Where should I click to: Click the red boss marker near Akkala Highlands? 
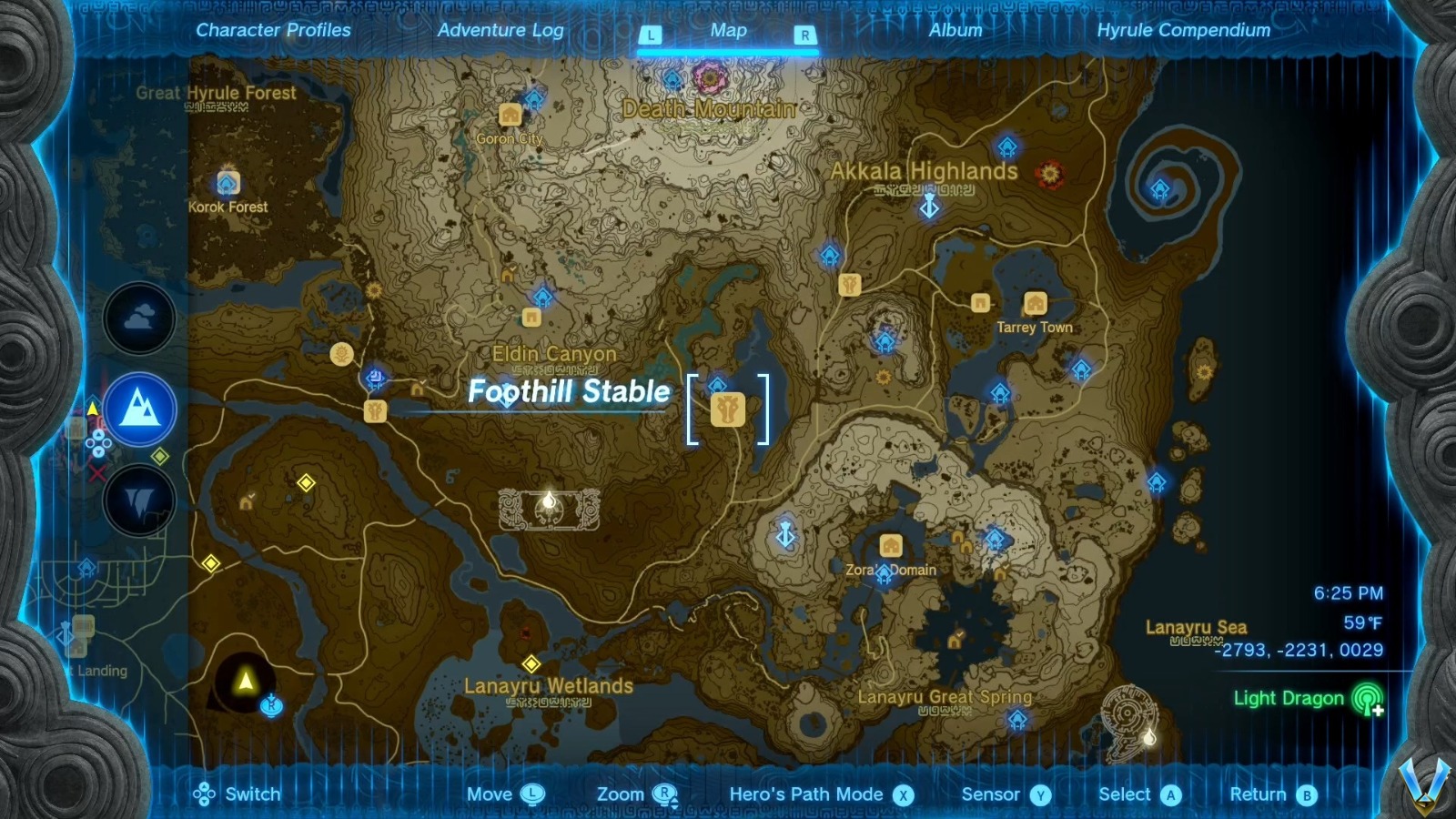[1050, 173]
